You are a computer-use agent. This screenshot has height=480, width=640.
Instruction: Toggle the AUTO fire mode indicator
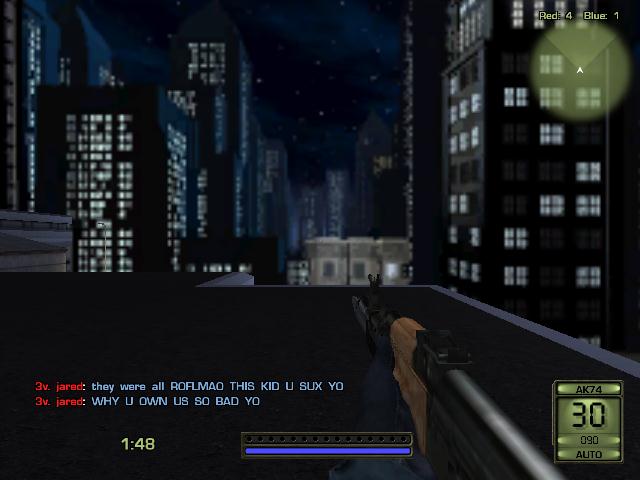[x=587, y=453]
